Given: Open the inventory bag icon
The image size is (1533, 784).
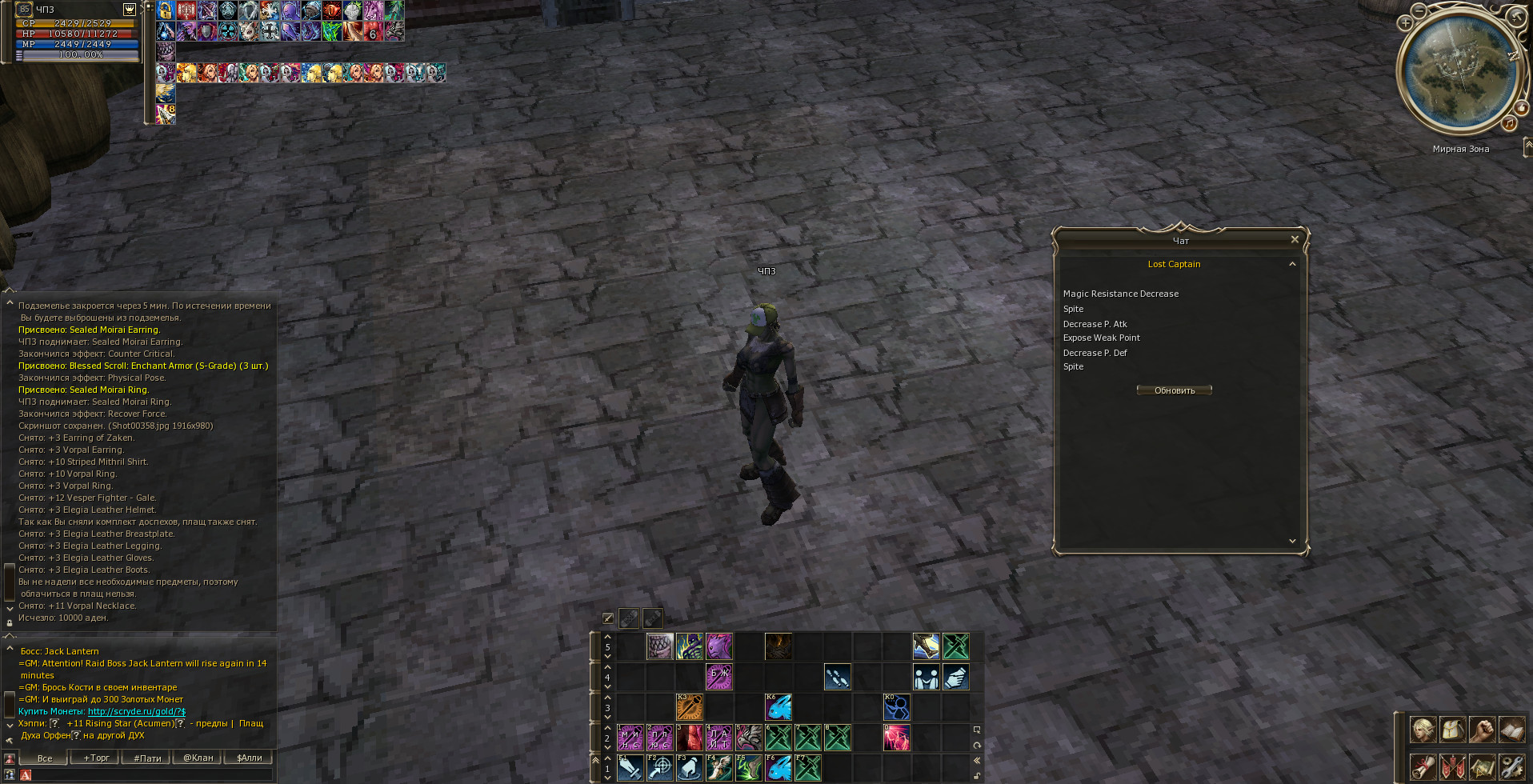Looking at the screenshot, I should [1452, 730].
